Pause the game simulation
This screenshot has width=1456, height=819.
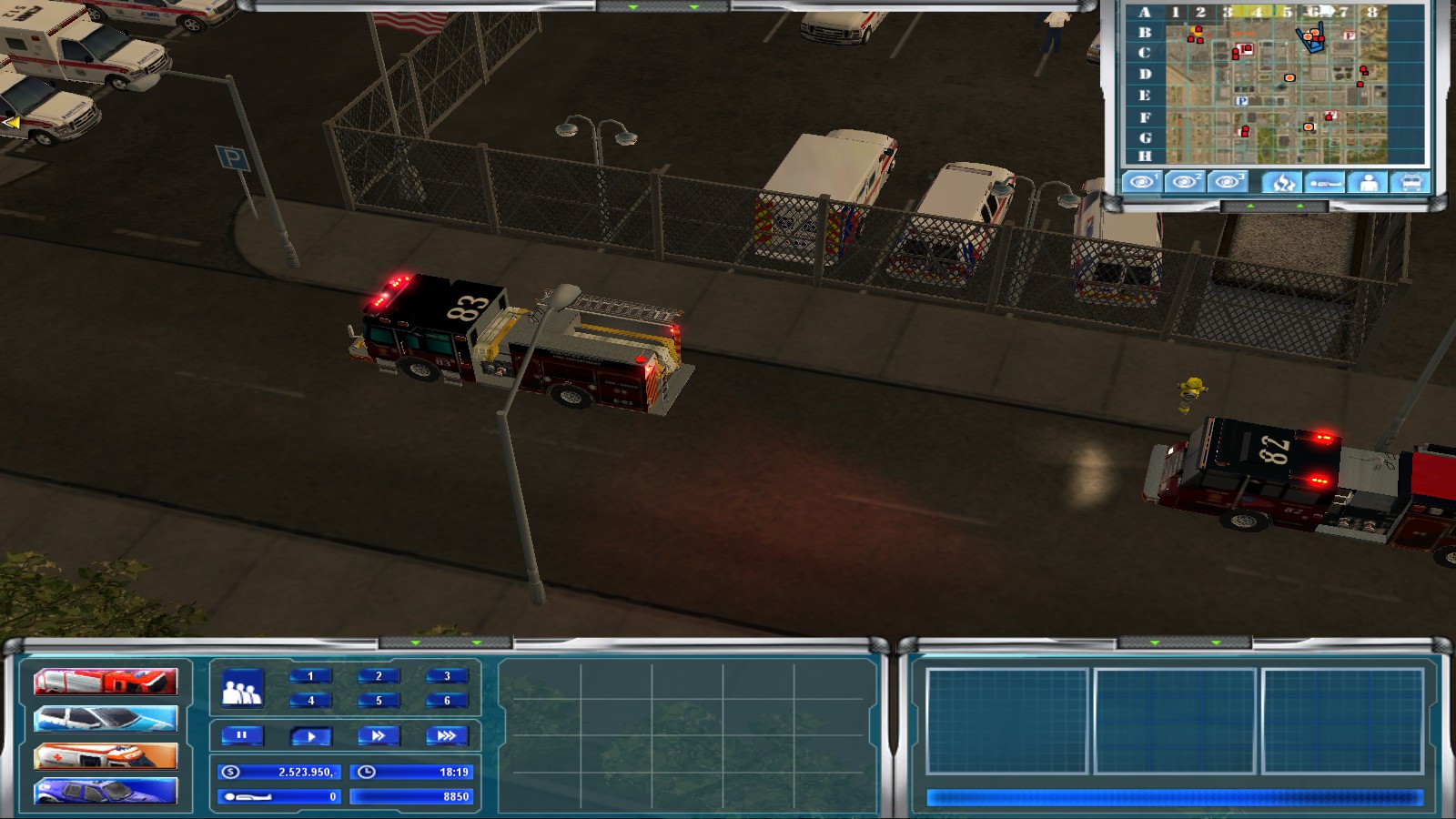(x=241, y=736)
